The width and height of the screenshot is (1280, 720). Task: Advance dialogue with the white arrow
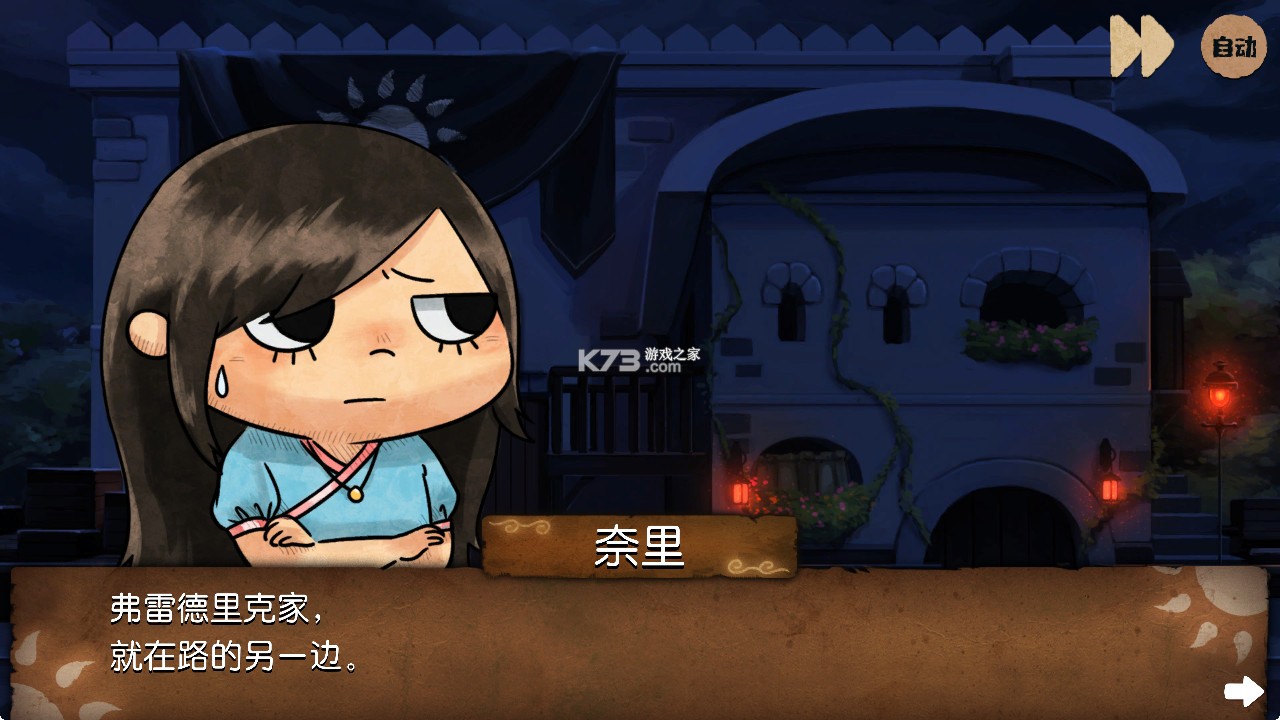pos(1244,690)
